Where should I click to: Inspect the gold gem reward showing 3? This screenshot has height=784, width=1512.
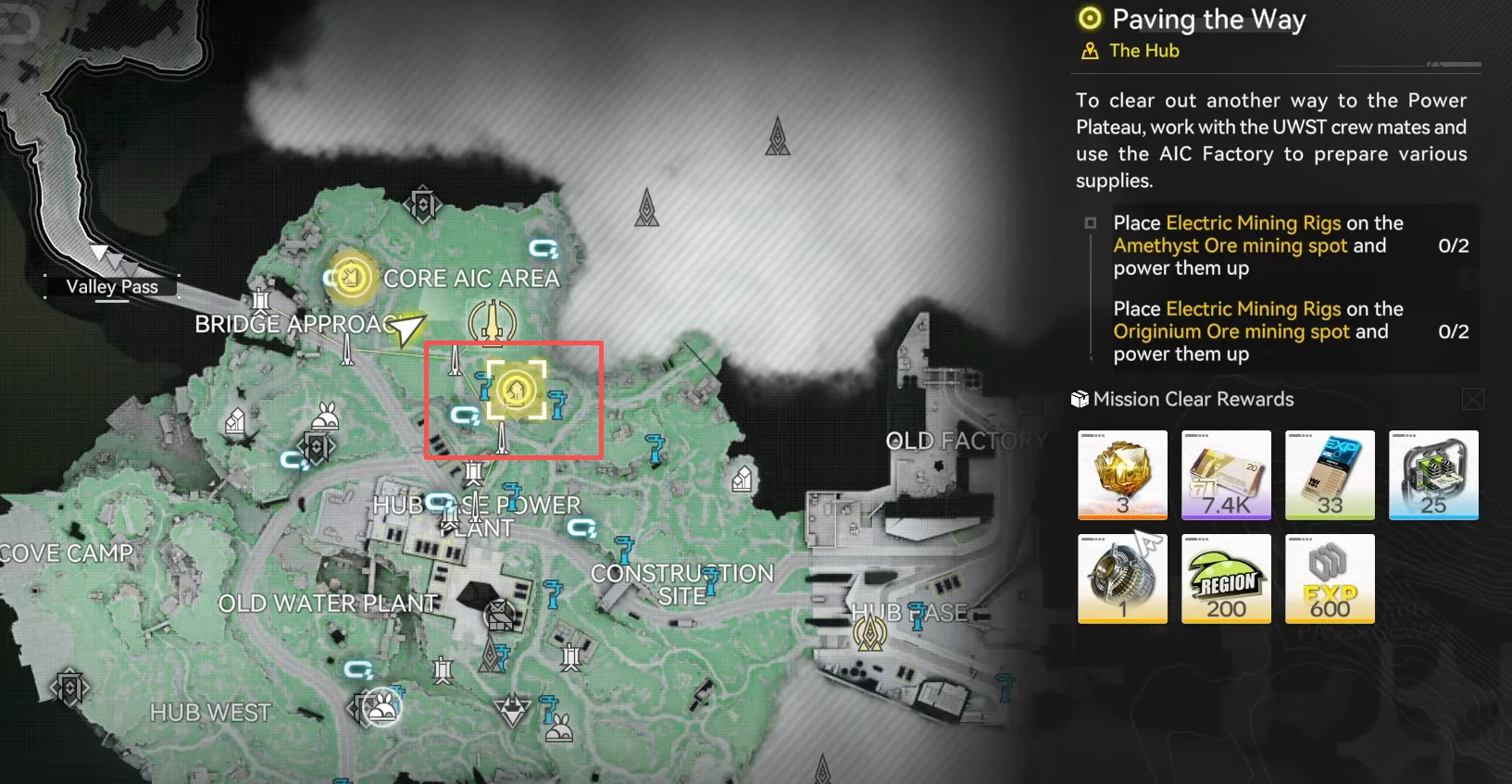coord(1122,474)
